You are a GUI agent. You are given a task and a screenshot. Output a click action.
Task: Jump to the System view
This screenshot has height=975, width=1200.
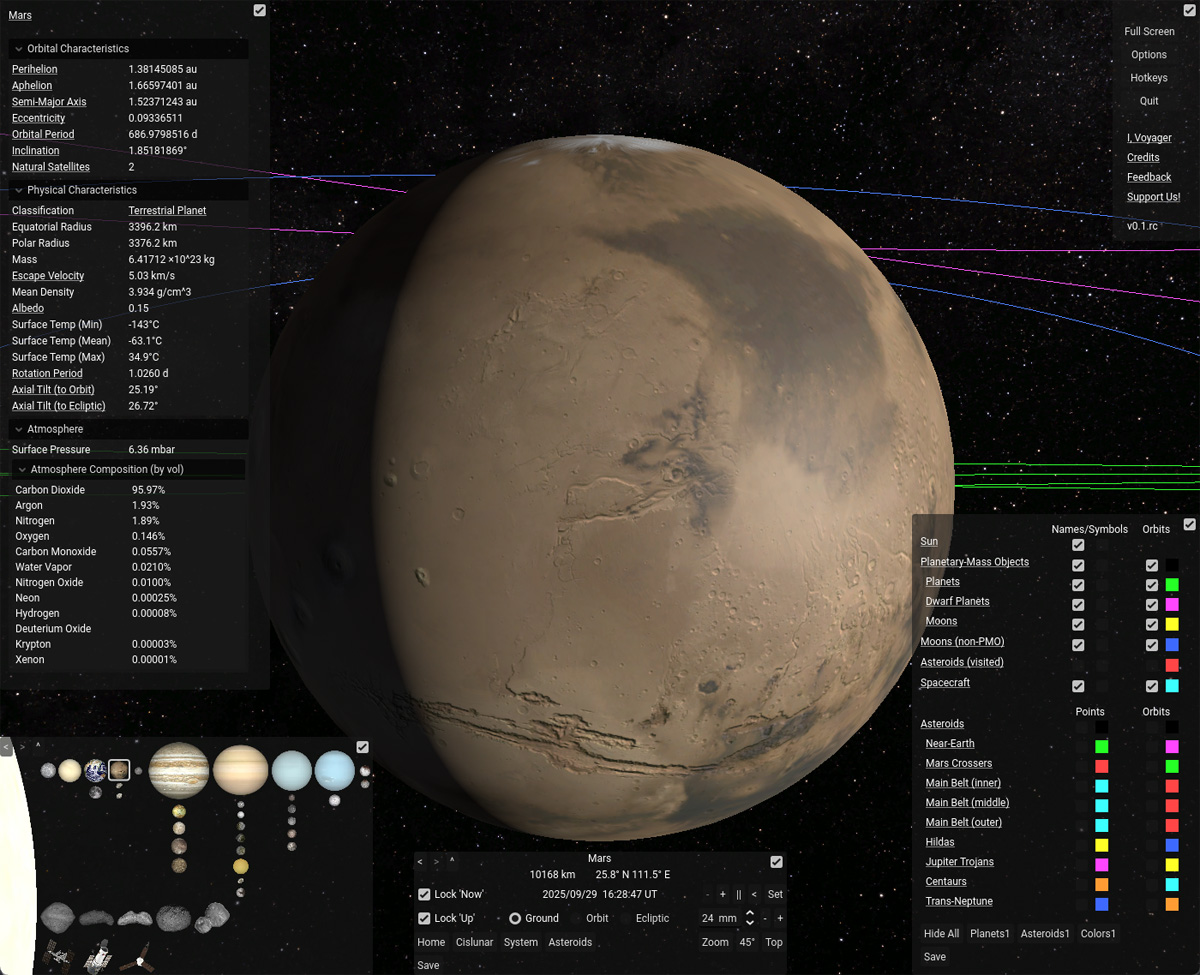coord(520,942)
